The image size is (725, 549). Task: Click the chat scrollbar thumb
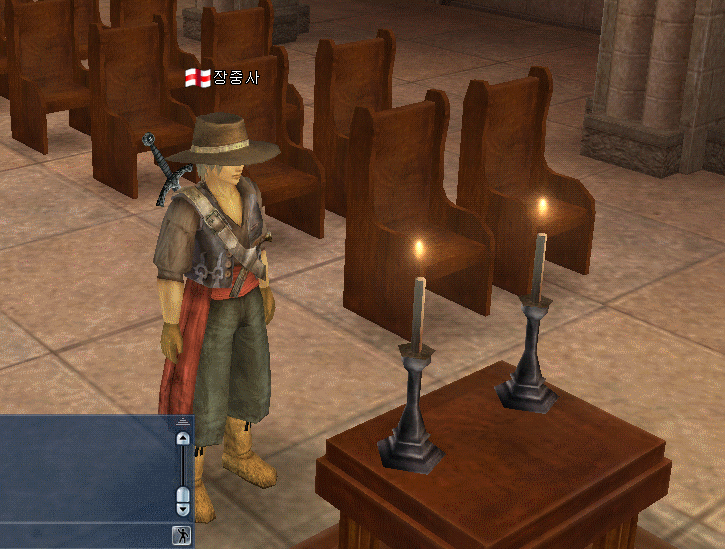pyautogui.click(x=182, y=494)
